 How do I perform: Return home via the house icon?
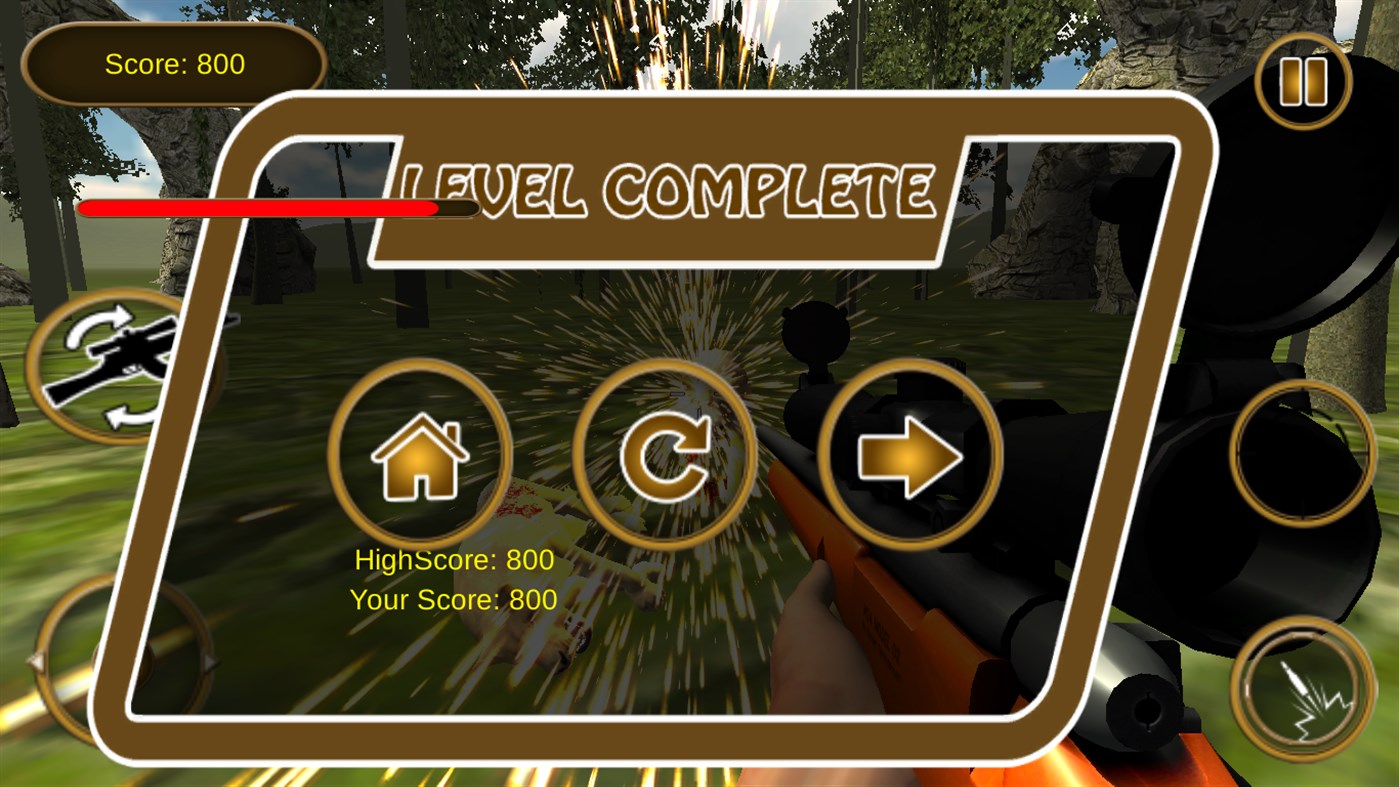coord(420,455)
